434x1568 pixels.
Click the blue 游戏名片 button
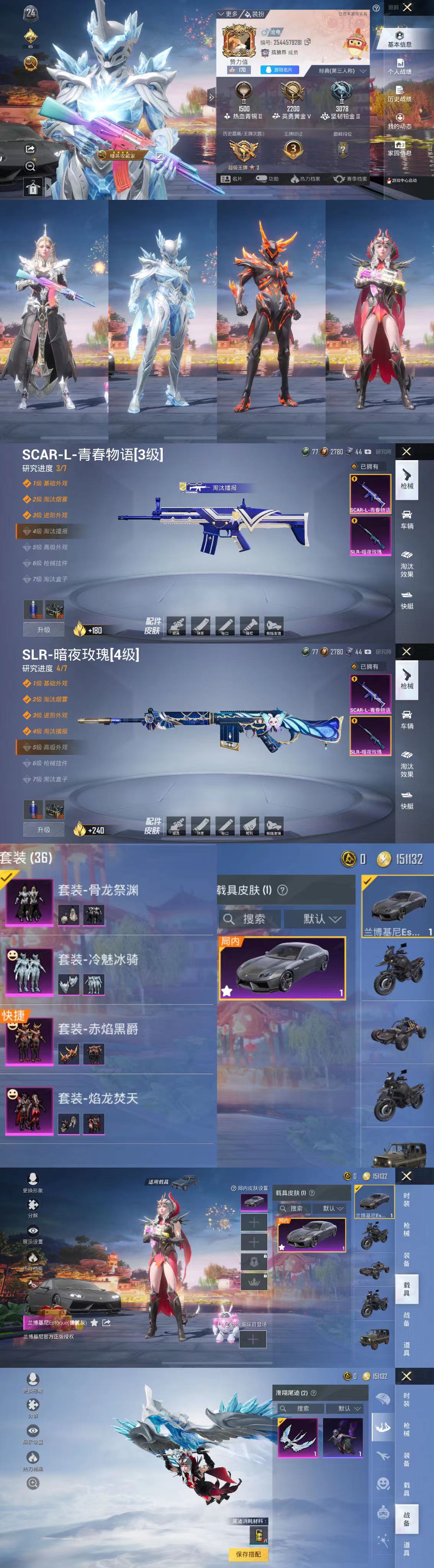tap(280, 70)
